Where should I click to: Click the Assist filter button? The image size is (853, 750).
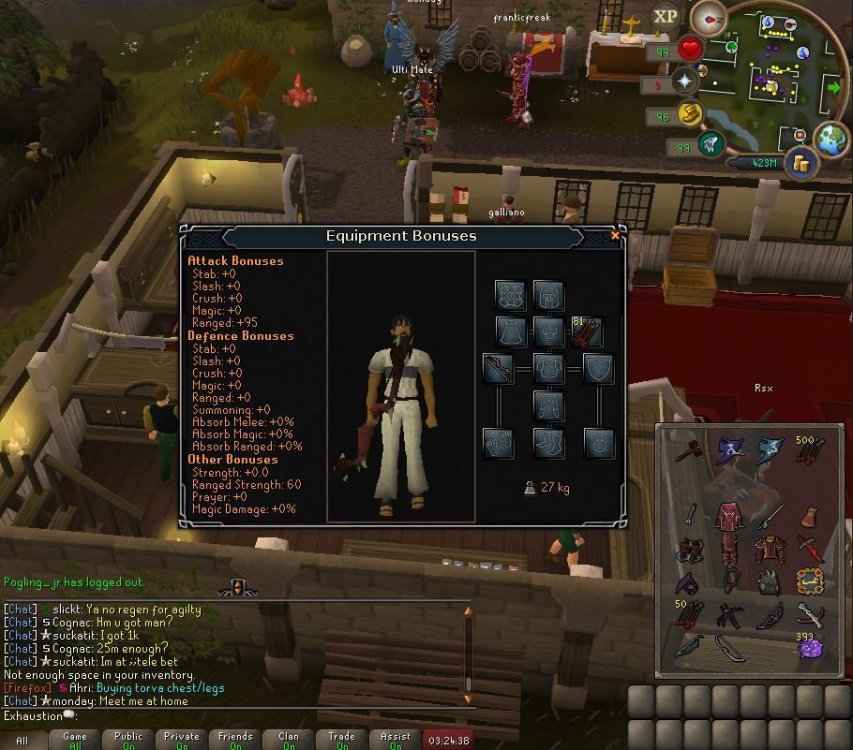click(395, 740)
